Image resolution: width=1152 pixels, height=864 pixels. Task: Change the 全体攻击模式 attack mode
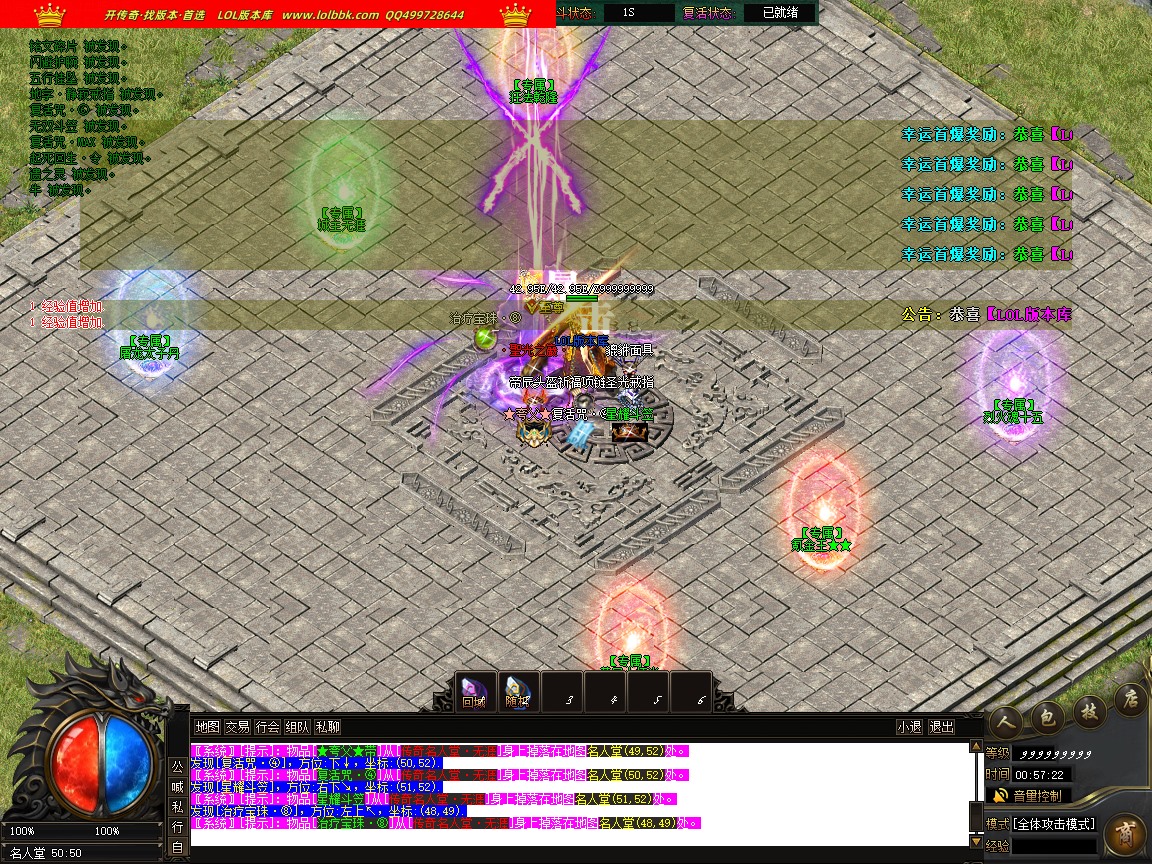tap(1054, 824)
